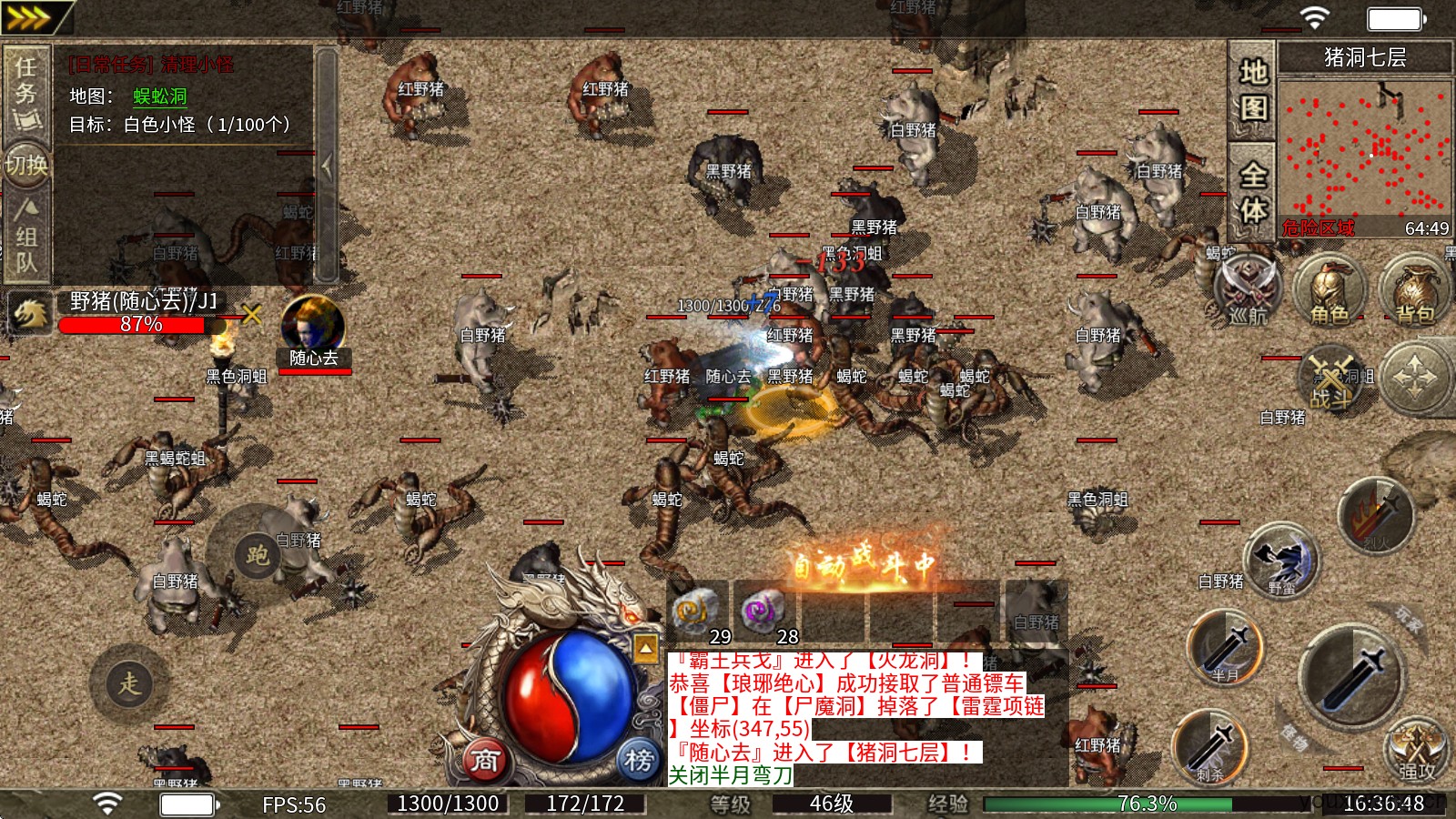Activate the 半月 half-moon skill
1456x819 pixels.
point(1225,646)
